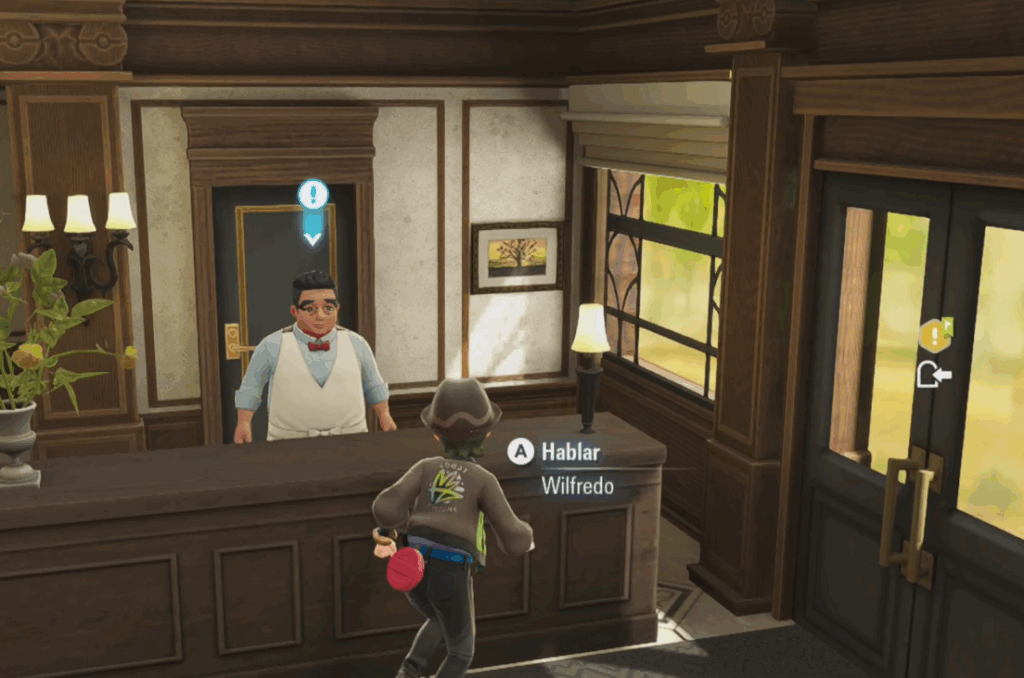The image size is (1024, 678).
Task: Choose the white exit arrow icon
Action: [x=934, y=375]
